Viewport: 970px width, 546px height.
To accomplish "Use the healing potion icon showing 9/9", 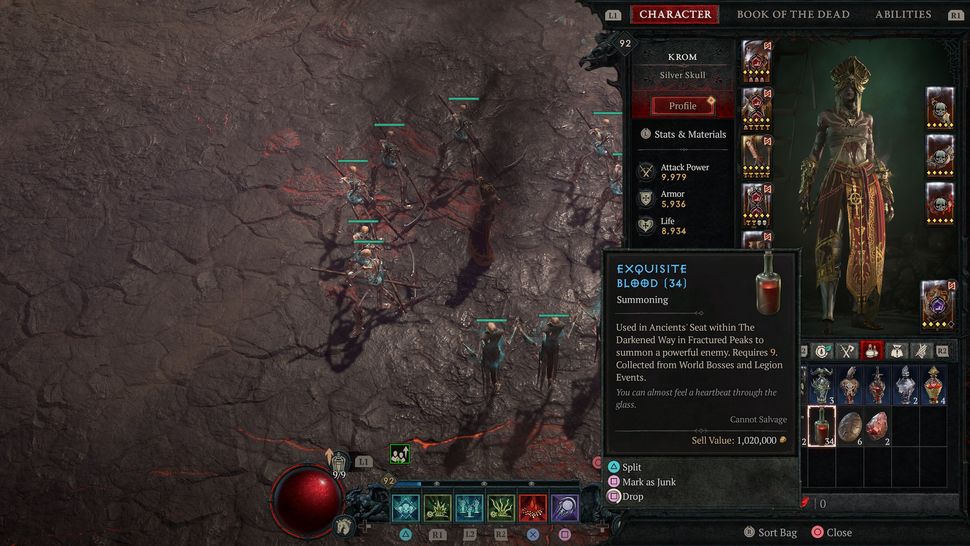I will 339,463.
